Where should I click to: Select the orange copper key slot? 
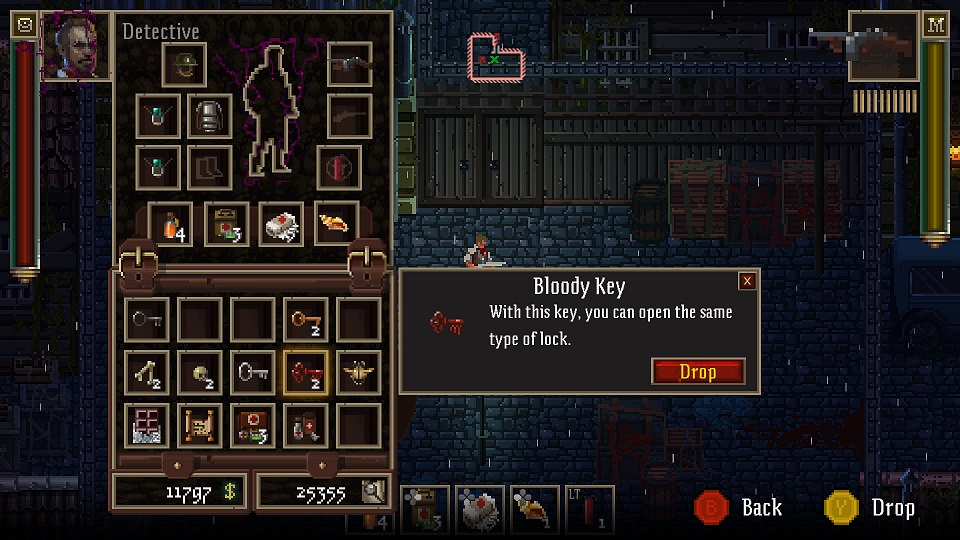[x=306, y=320]
